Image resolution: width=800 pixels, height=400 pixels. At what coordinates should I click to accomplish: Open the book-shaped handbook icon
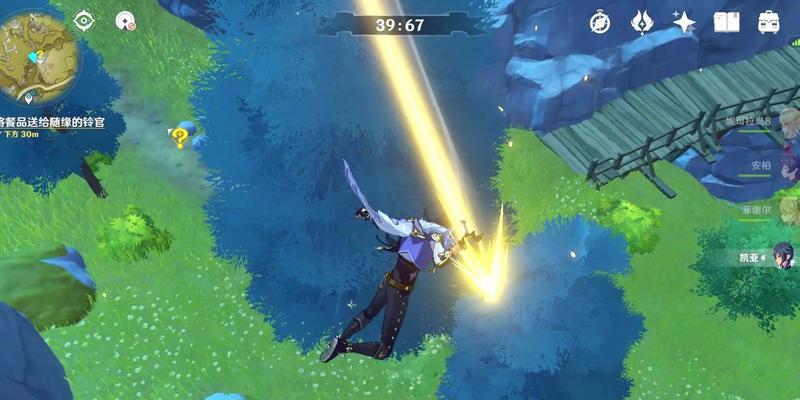[726, 22]
